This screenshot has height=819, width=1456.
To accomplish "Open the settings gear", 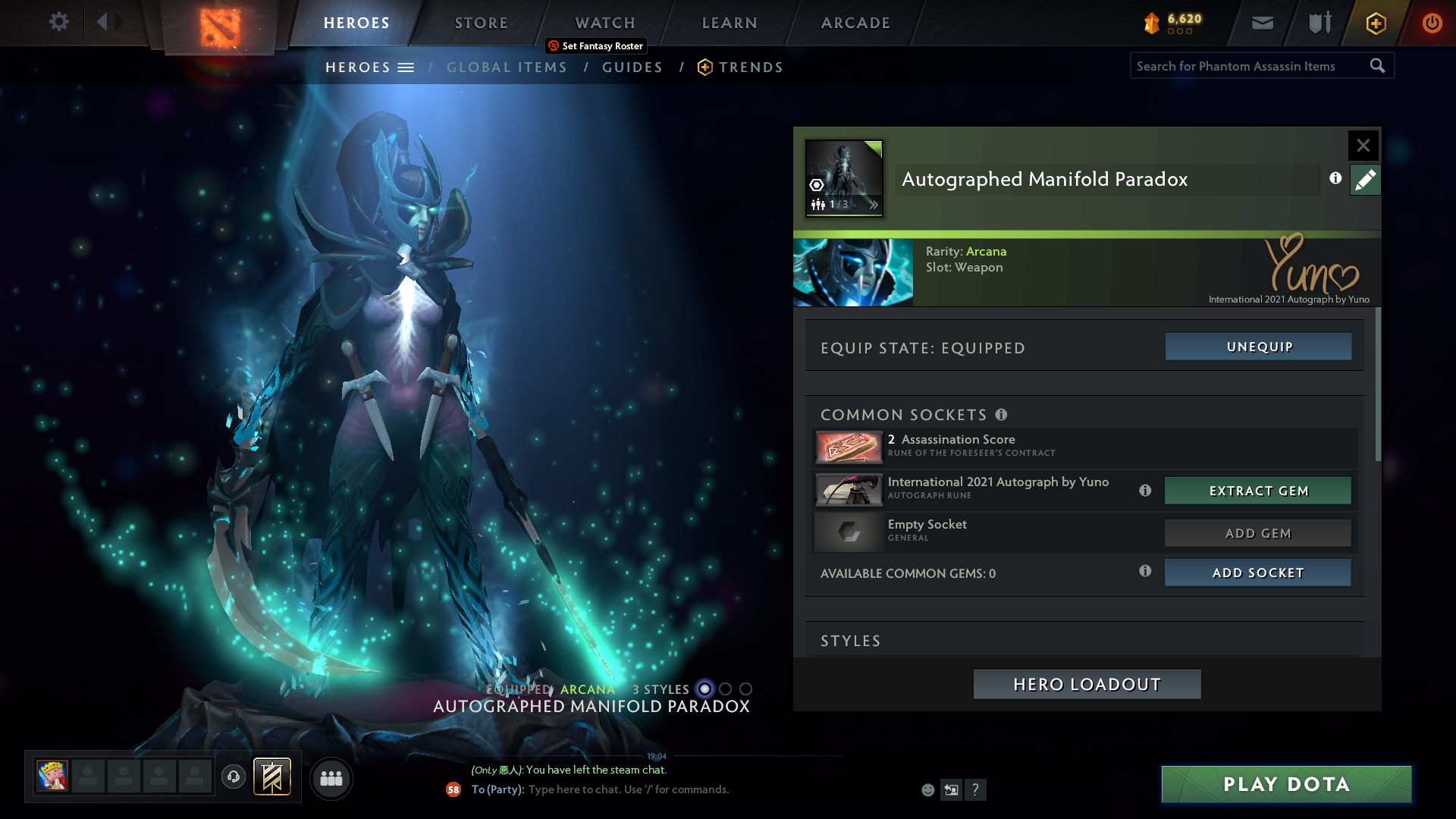I will coord(59,22).
